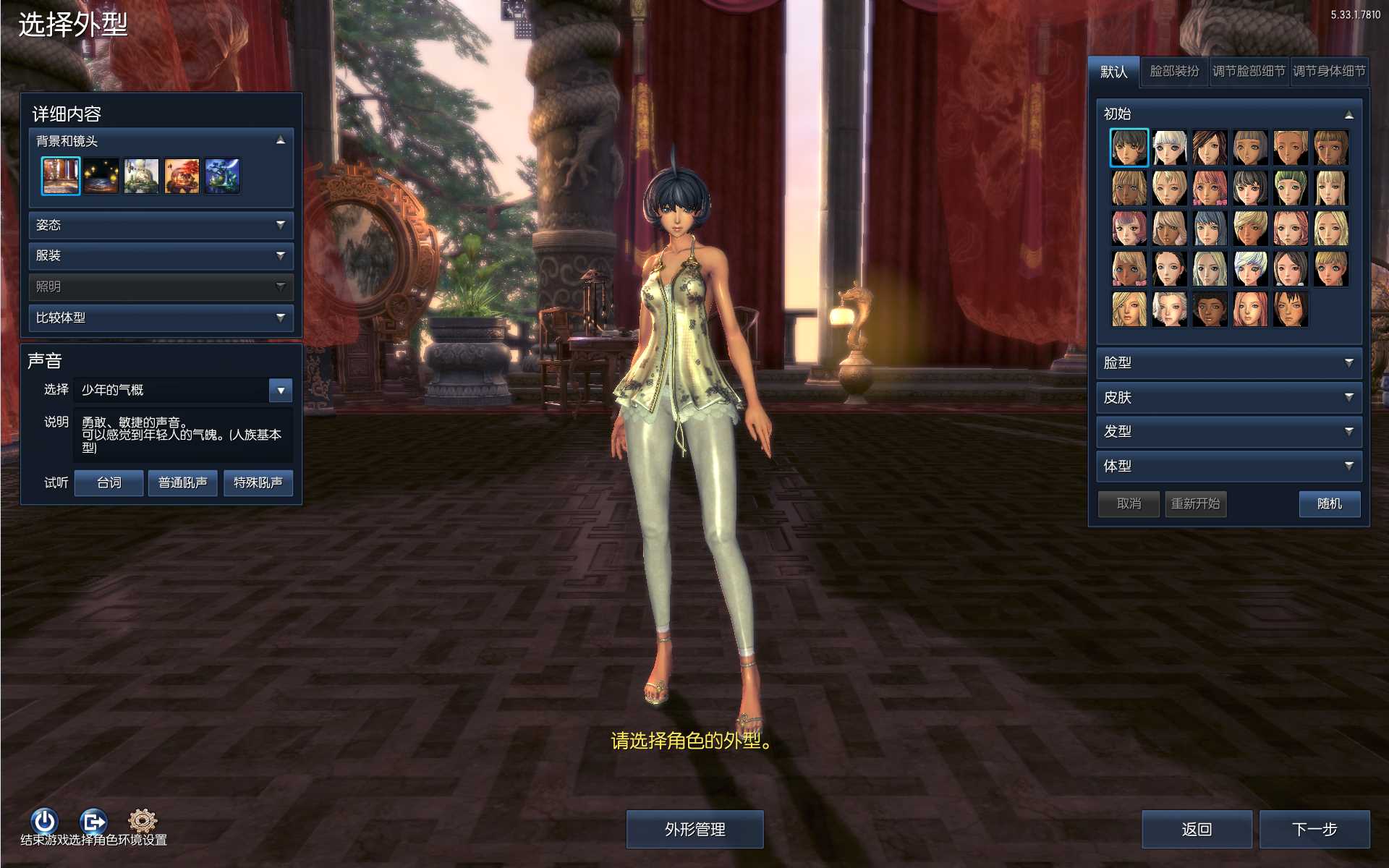Screen dimensions: 1389x868
Task: Choose the white-haired preset face thumbnail
Action: [1169, 148]
